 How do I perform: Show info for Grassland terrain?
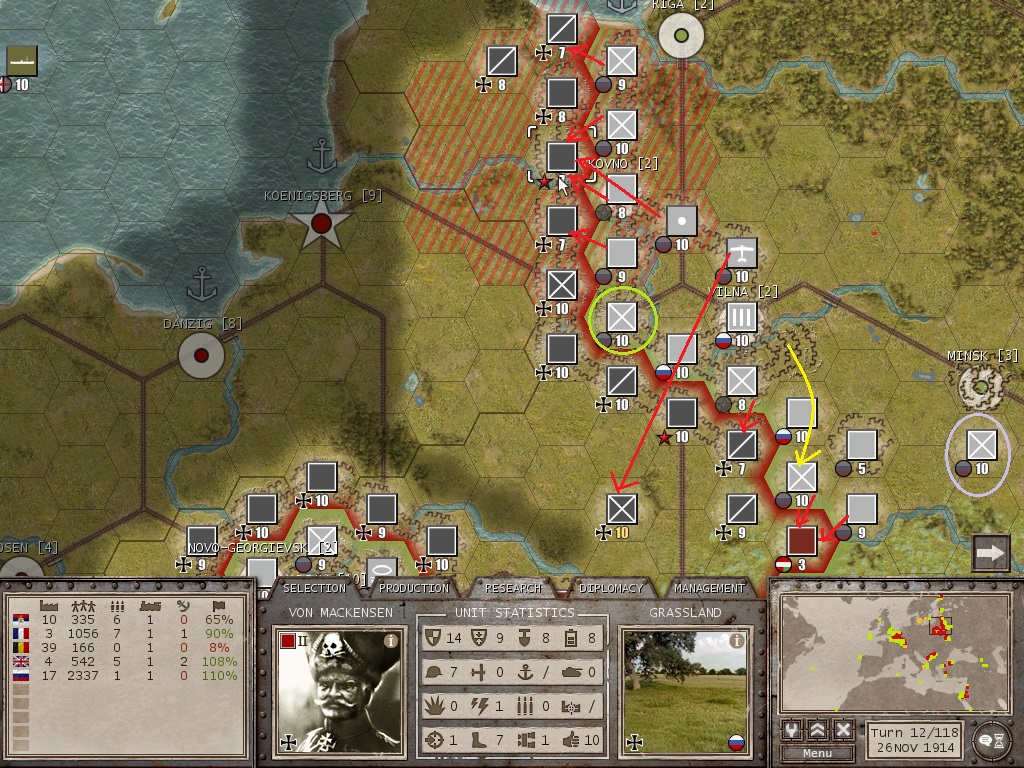[x=737, y=640]
